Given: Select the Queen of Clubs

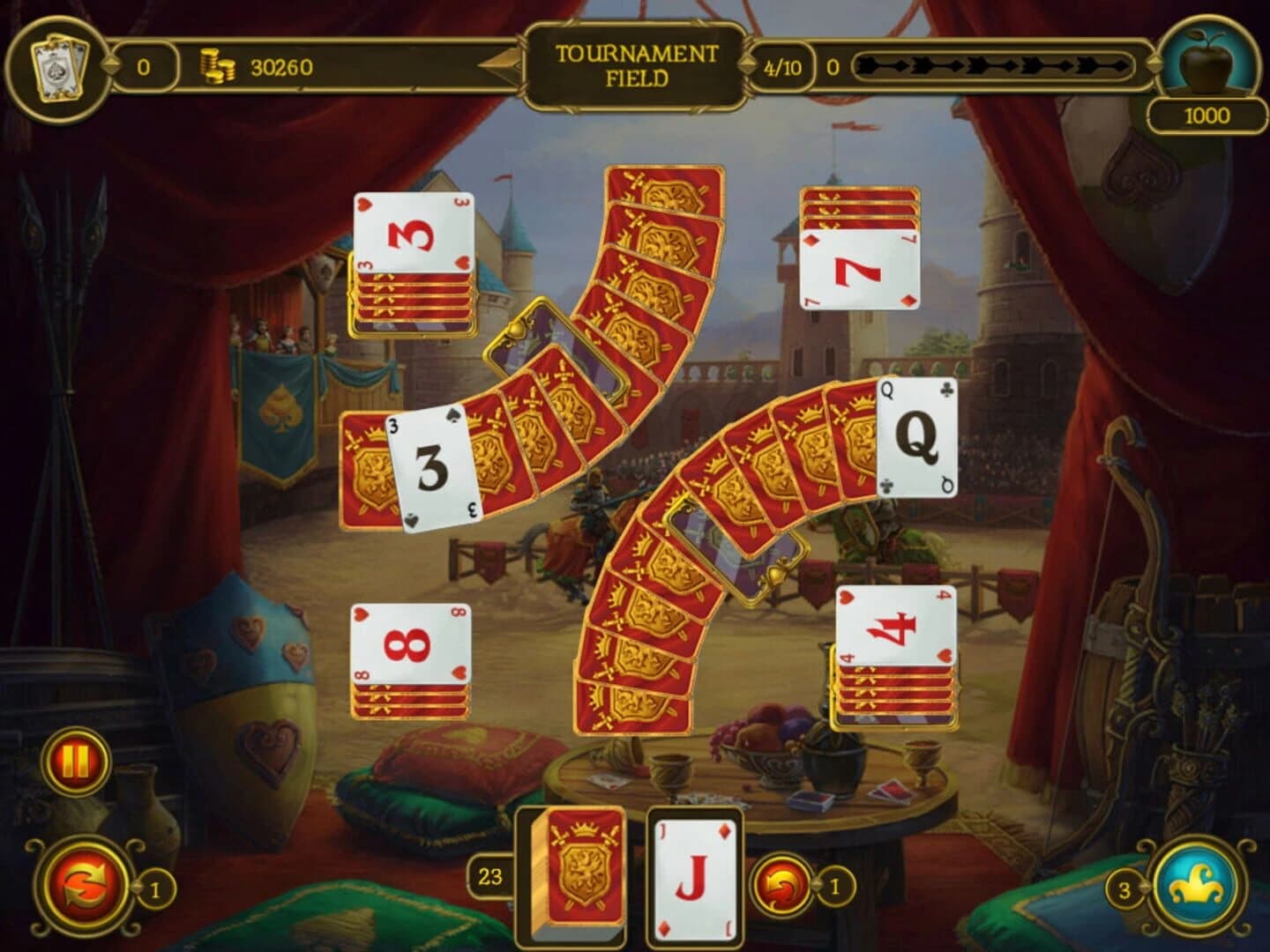Looking at the screenshot, I should [917, 435].
